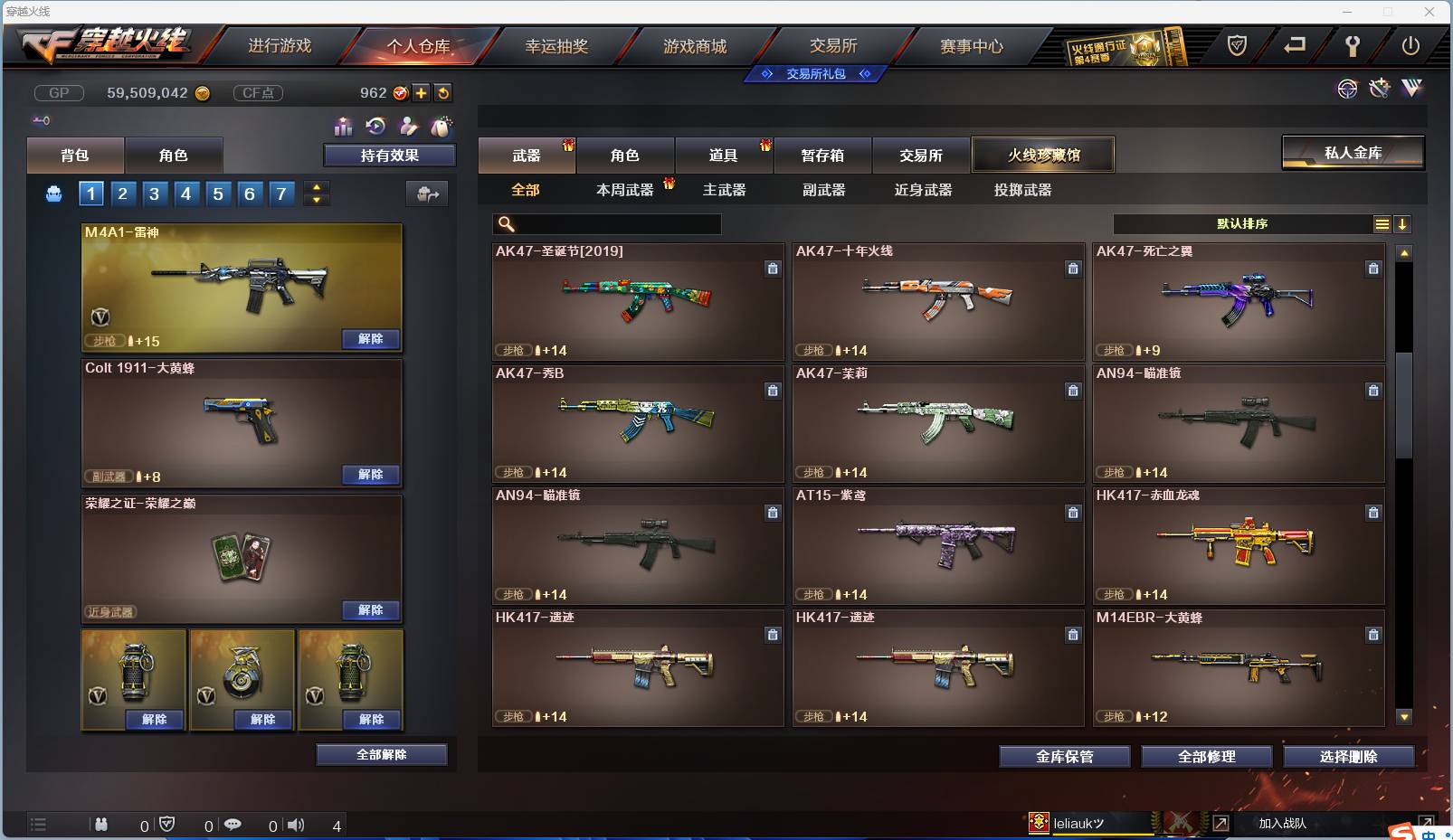
Task: Click the sort direction arrow beside 默认排序
Action: tap(1403, 223)
